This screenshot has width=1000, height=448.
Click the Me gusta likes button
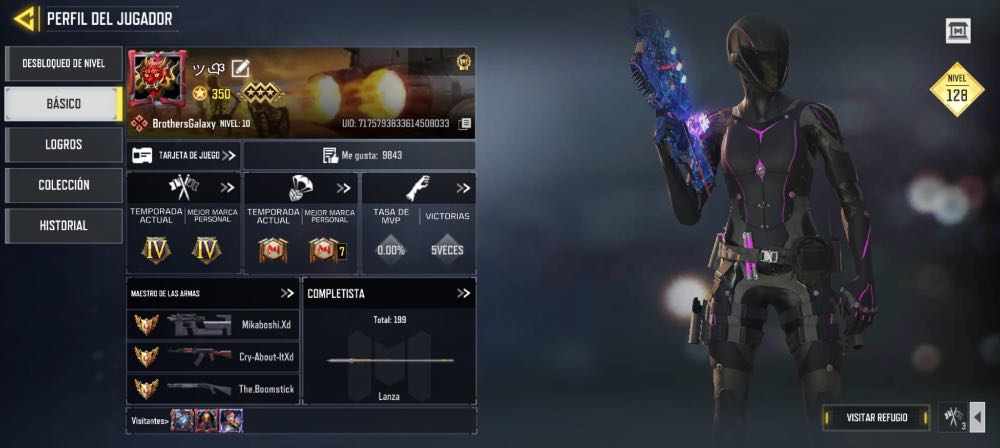360,155
